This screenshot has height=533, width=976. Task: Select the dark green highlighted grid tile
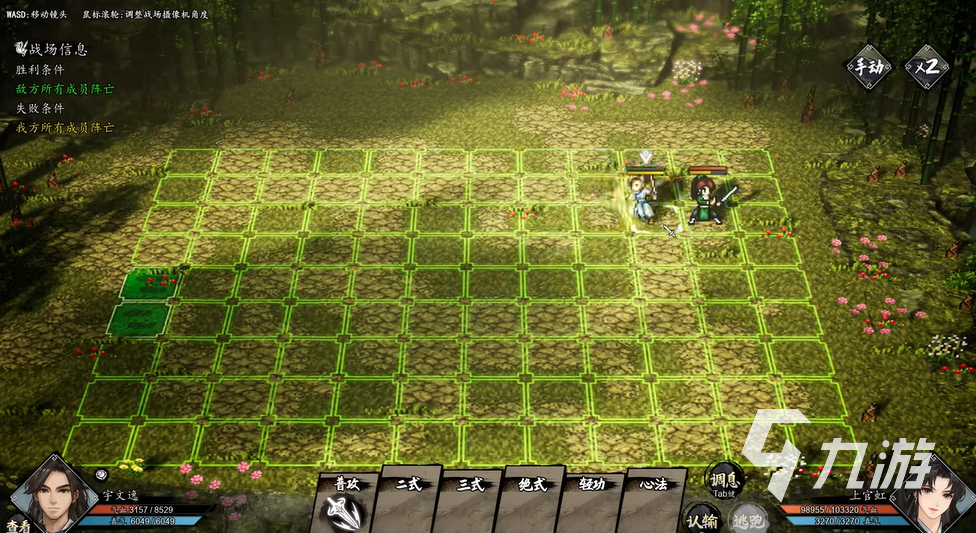tap(137, 320)
